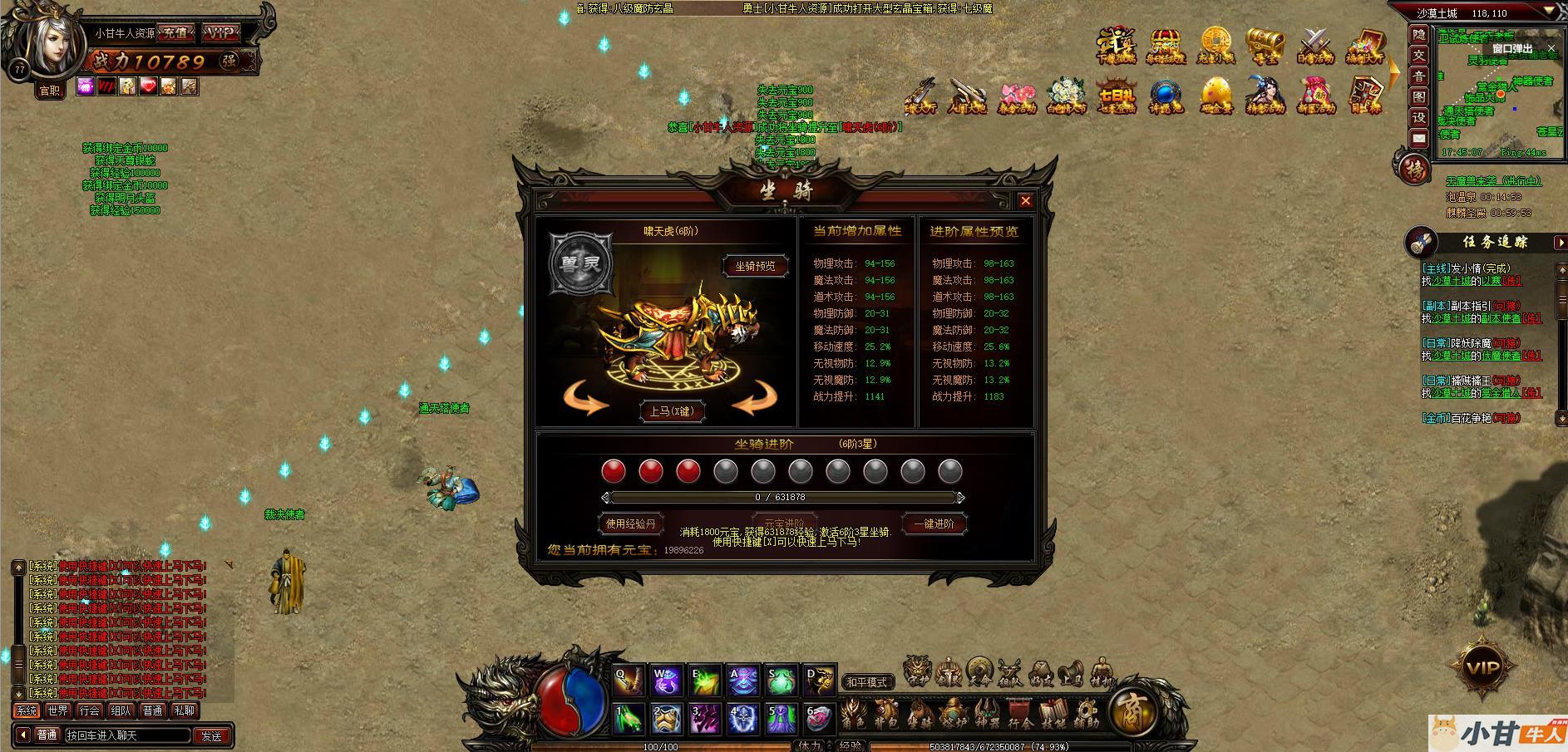The width and height of the screenshot is (1568, 752).
Task: Use 使用经验丹 experience pill button
Action: click(631, 523)
